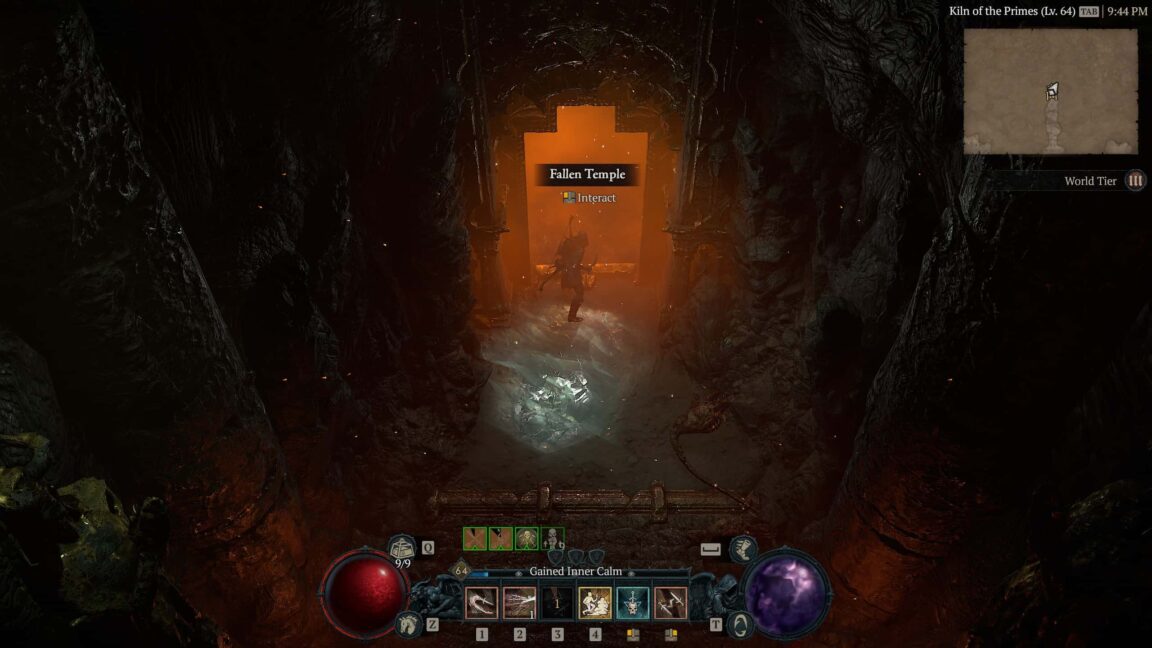Image resolution: width=1152 pixels, height=648 pixels.
Task: Activate the teal skull and dagger skill
Action: tap(632, 603)
